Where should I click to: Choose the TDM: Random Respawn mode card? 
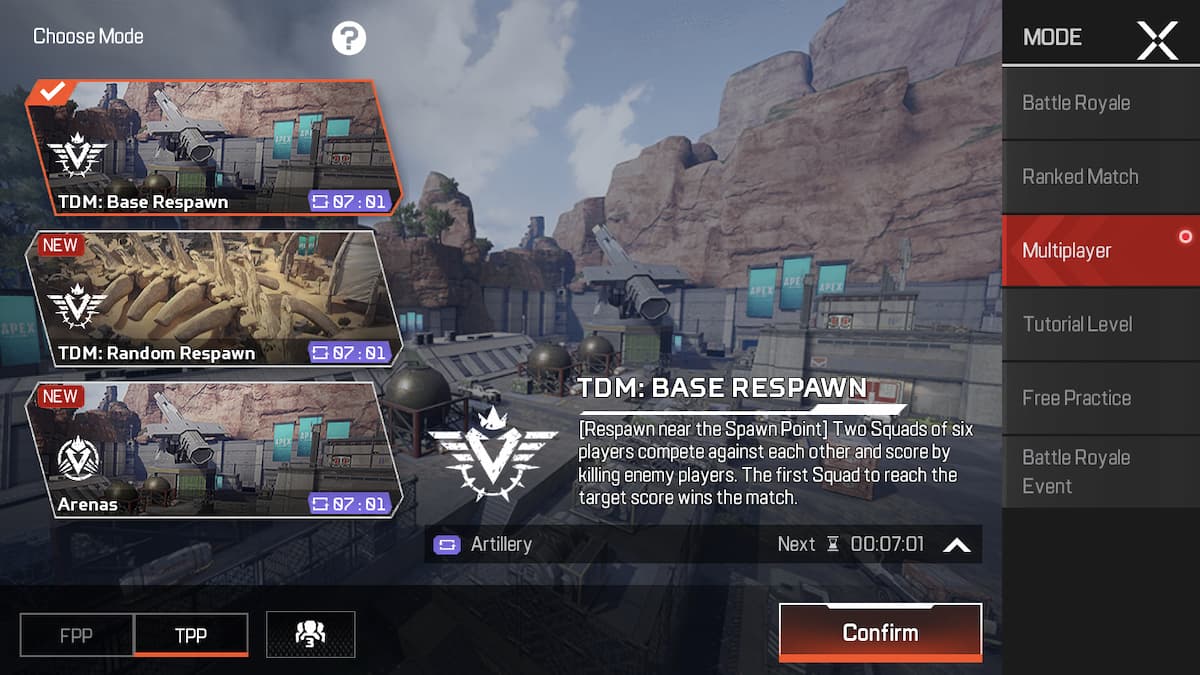pyautogui.click(x=213, y=298)
